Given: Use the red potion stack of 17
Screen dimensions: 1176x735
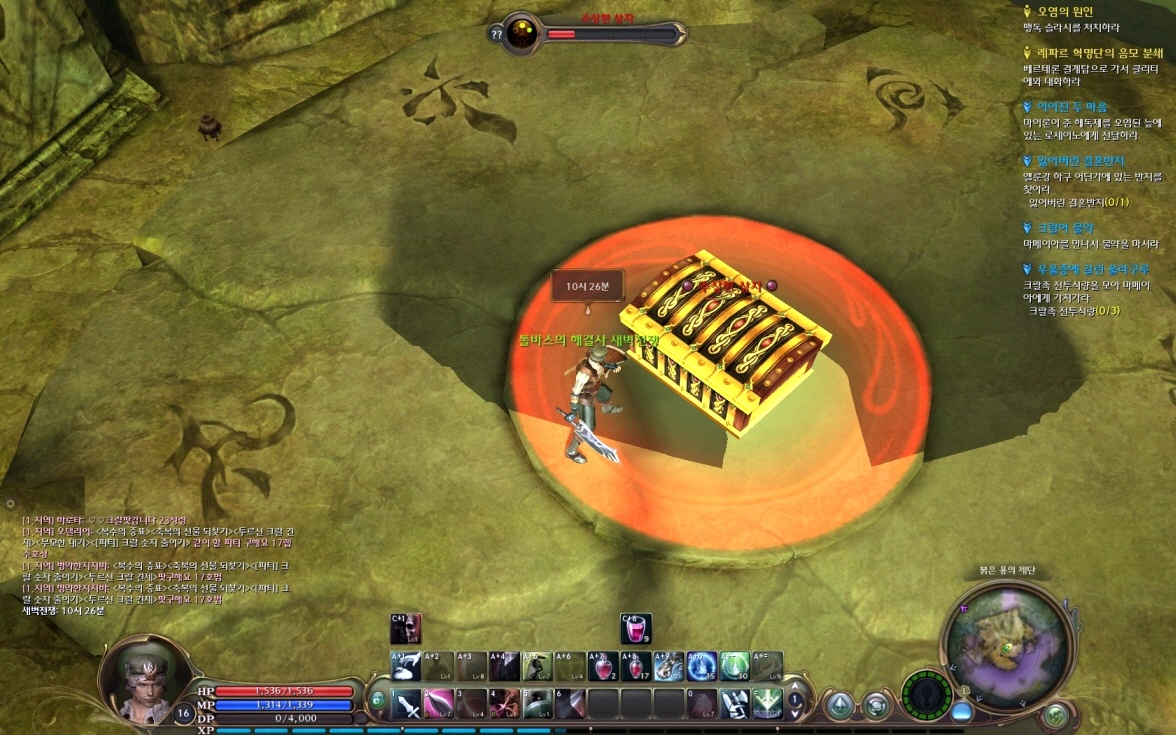Looking at the screenshot, I should (635, 667).
